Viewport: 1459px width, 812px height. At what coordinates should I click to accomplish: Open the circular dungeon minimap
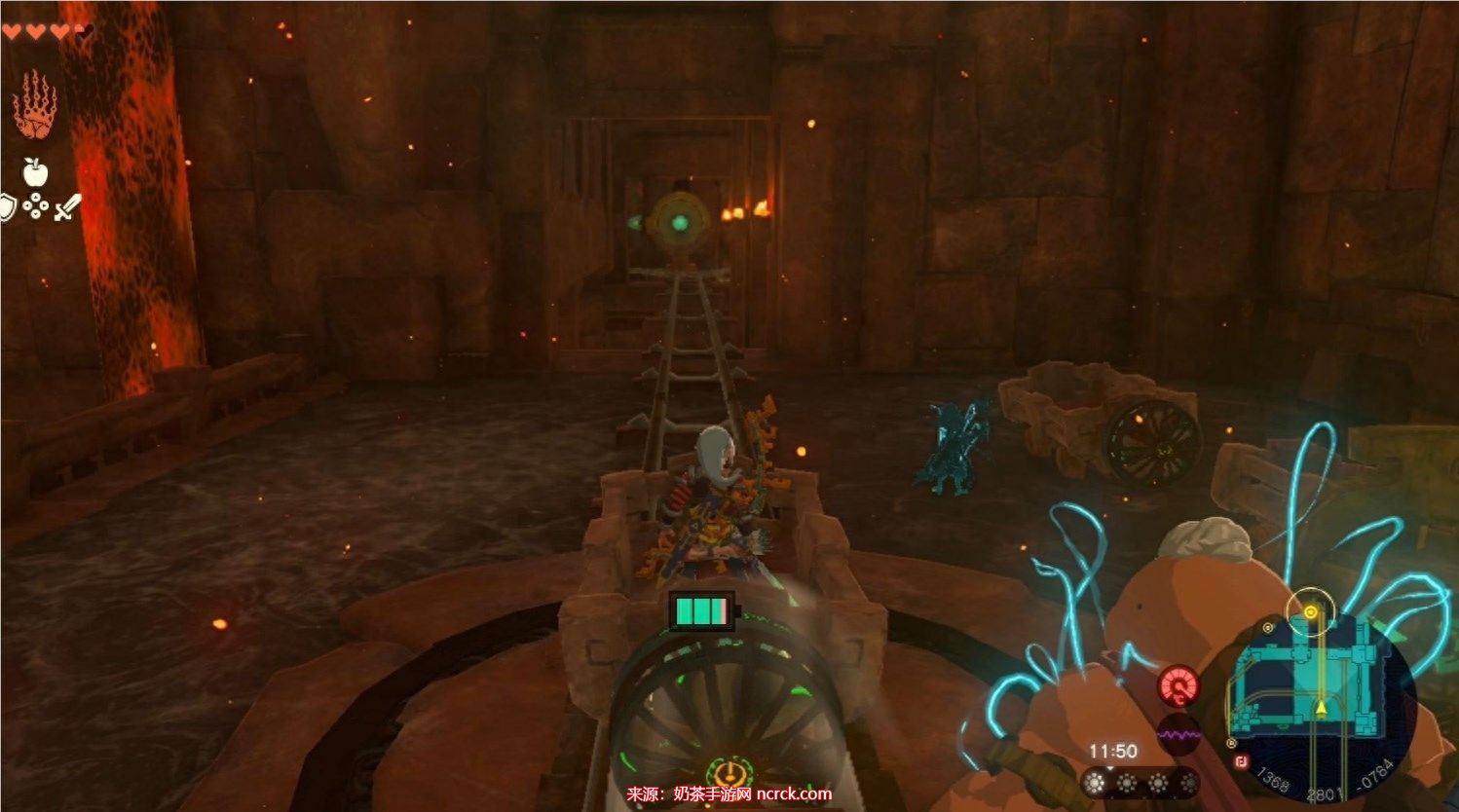[x=1321, y=698]
